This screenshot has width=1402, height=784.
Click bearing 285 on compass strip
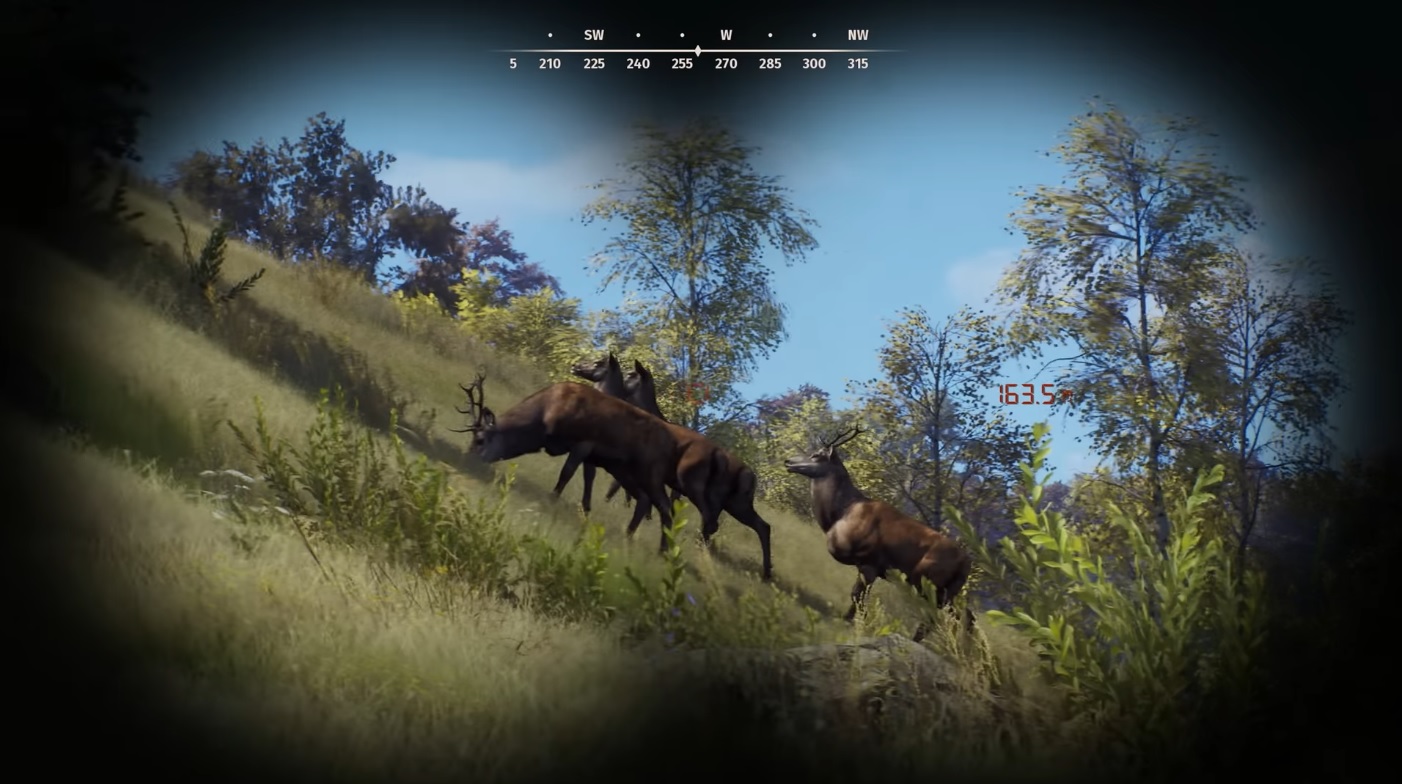[770, 63]
